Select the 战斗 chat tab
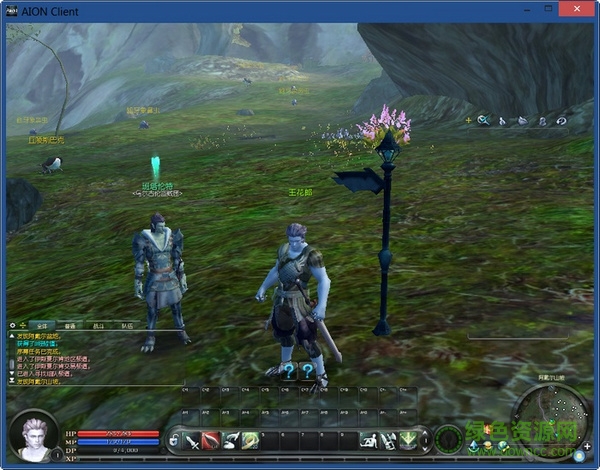 (98, 326)
